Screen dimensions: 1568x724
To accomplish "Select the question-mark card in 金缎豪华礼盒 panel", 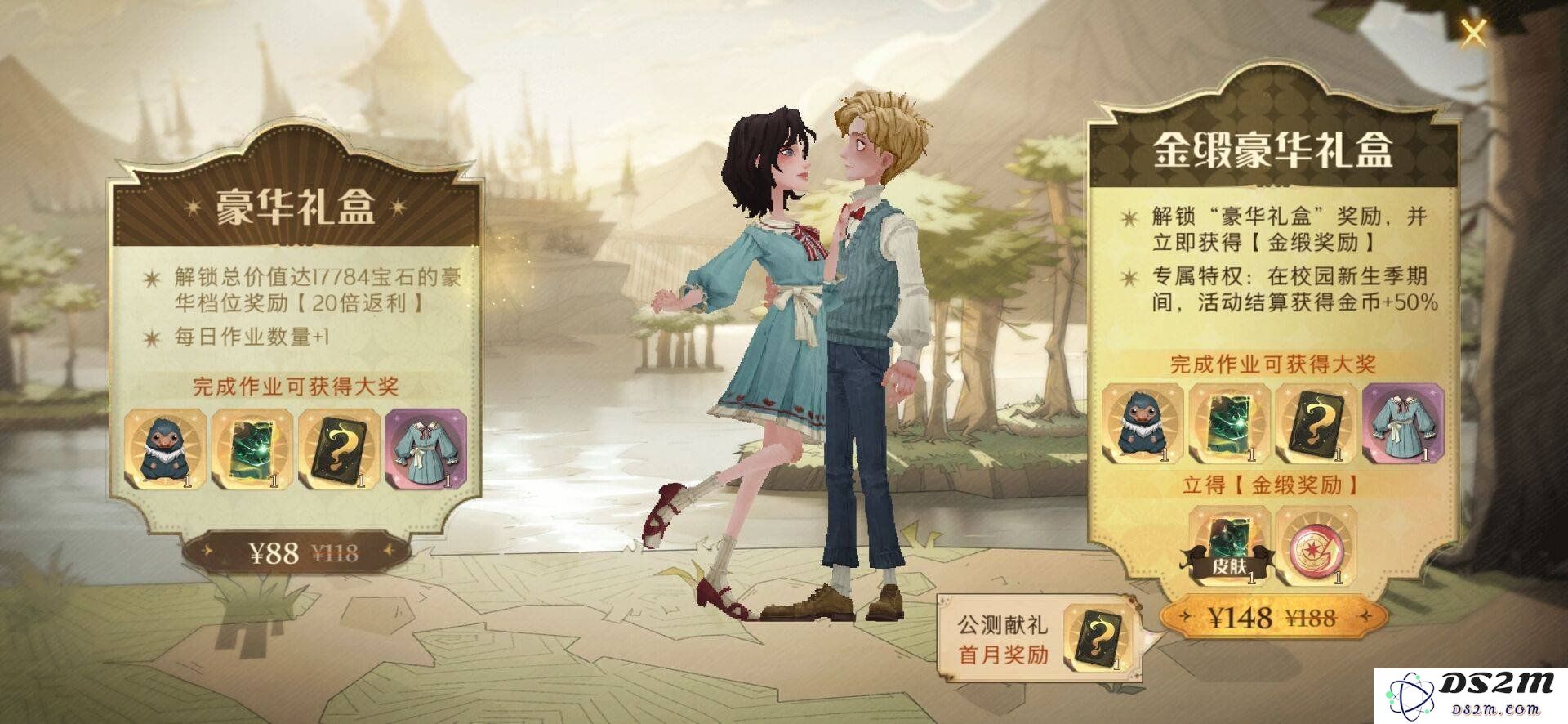I will [x=1316, y=425].
